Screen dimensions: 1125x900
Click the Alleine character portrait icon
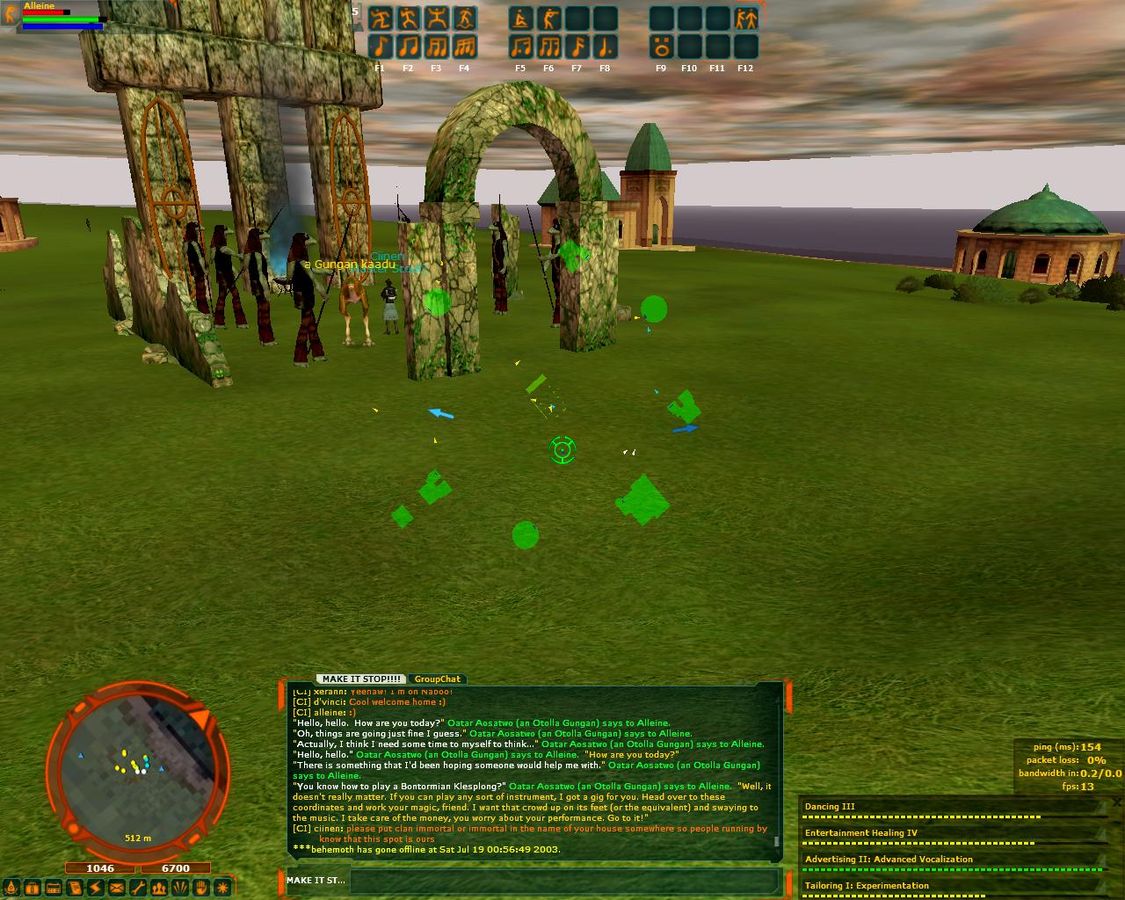point(11,15)
